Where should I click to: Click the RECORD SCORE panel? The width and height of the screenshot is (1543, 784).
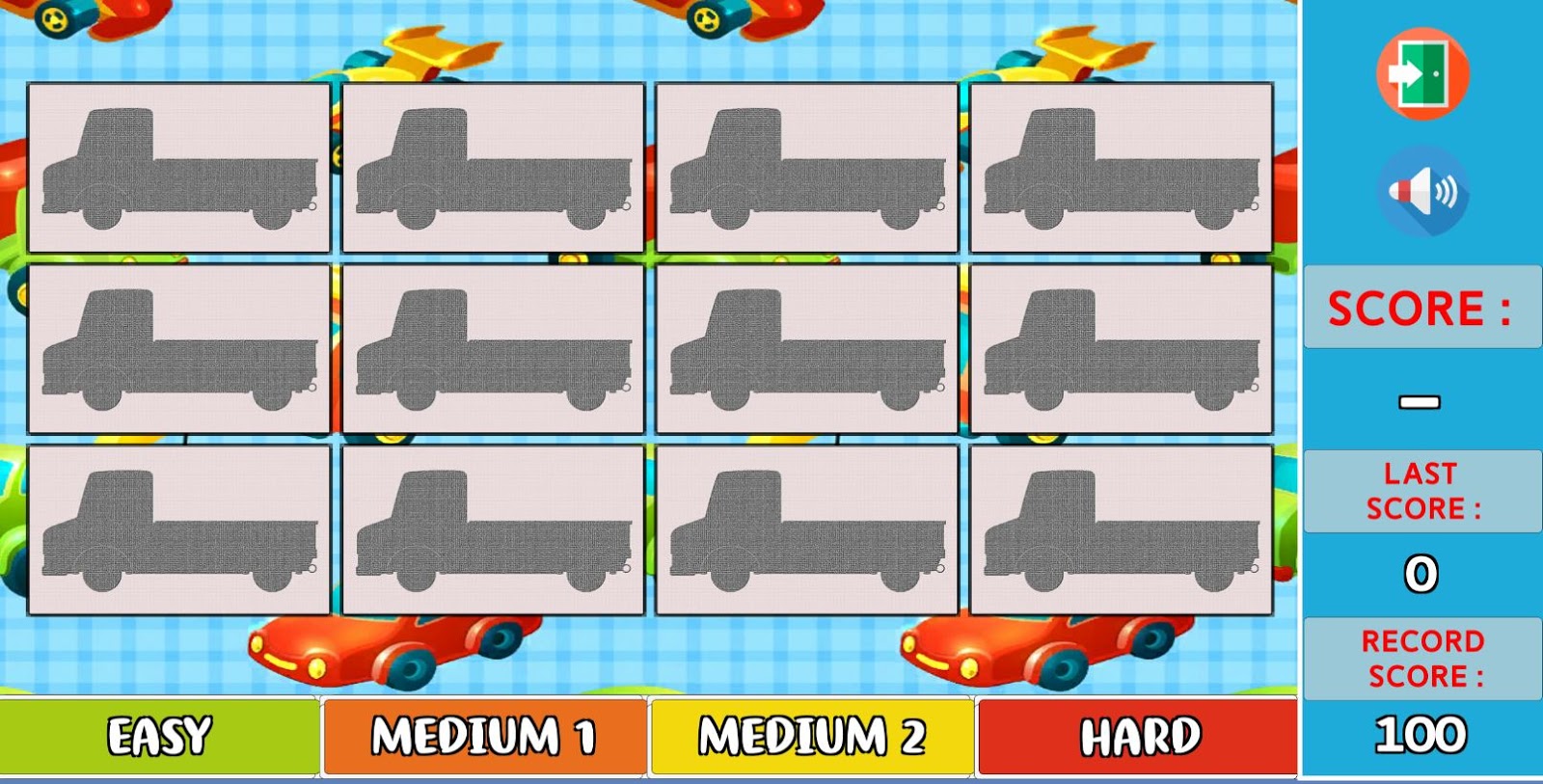1421,659
